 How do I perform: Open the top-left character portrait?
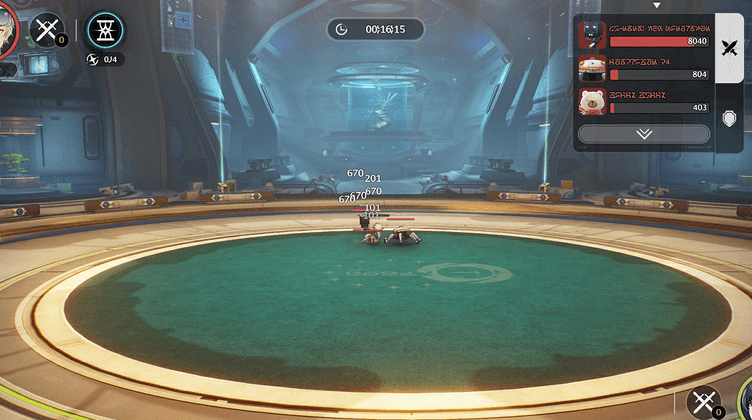(8, 28)
